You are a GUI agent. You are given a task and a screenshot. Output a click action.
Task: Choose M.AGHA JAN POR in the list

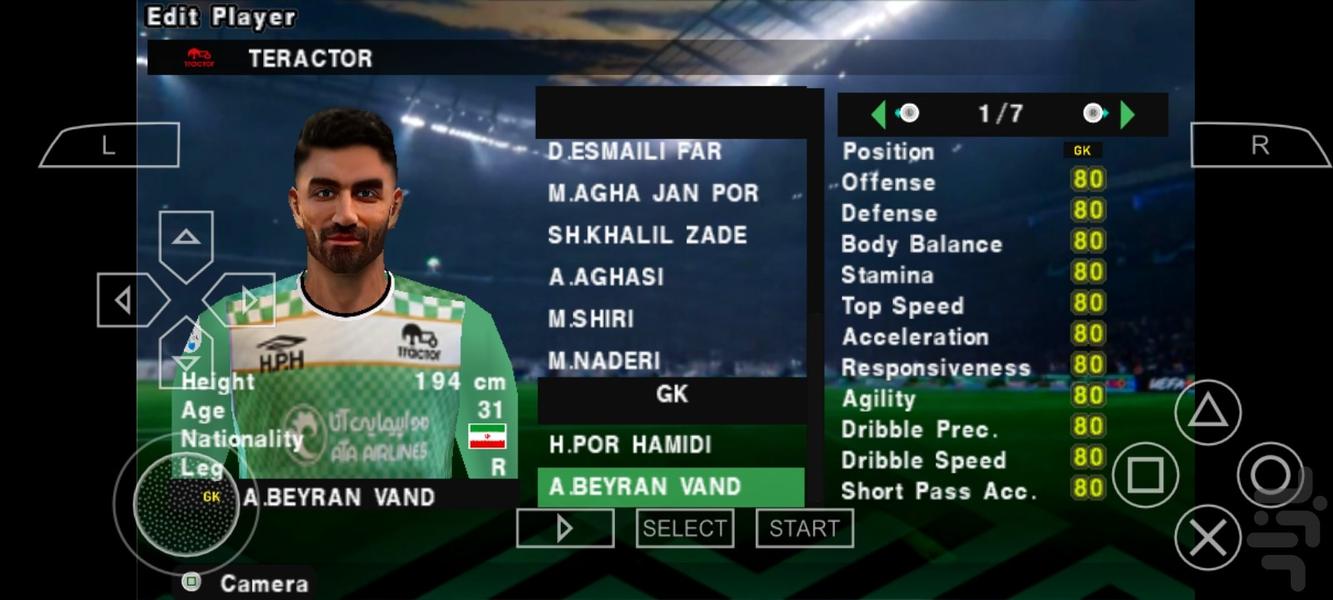coord(653,194)
